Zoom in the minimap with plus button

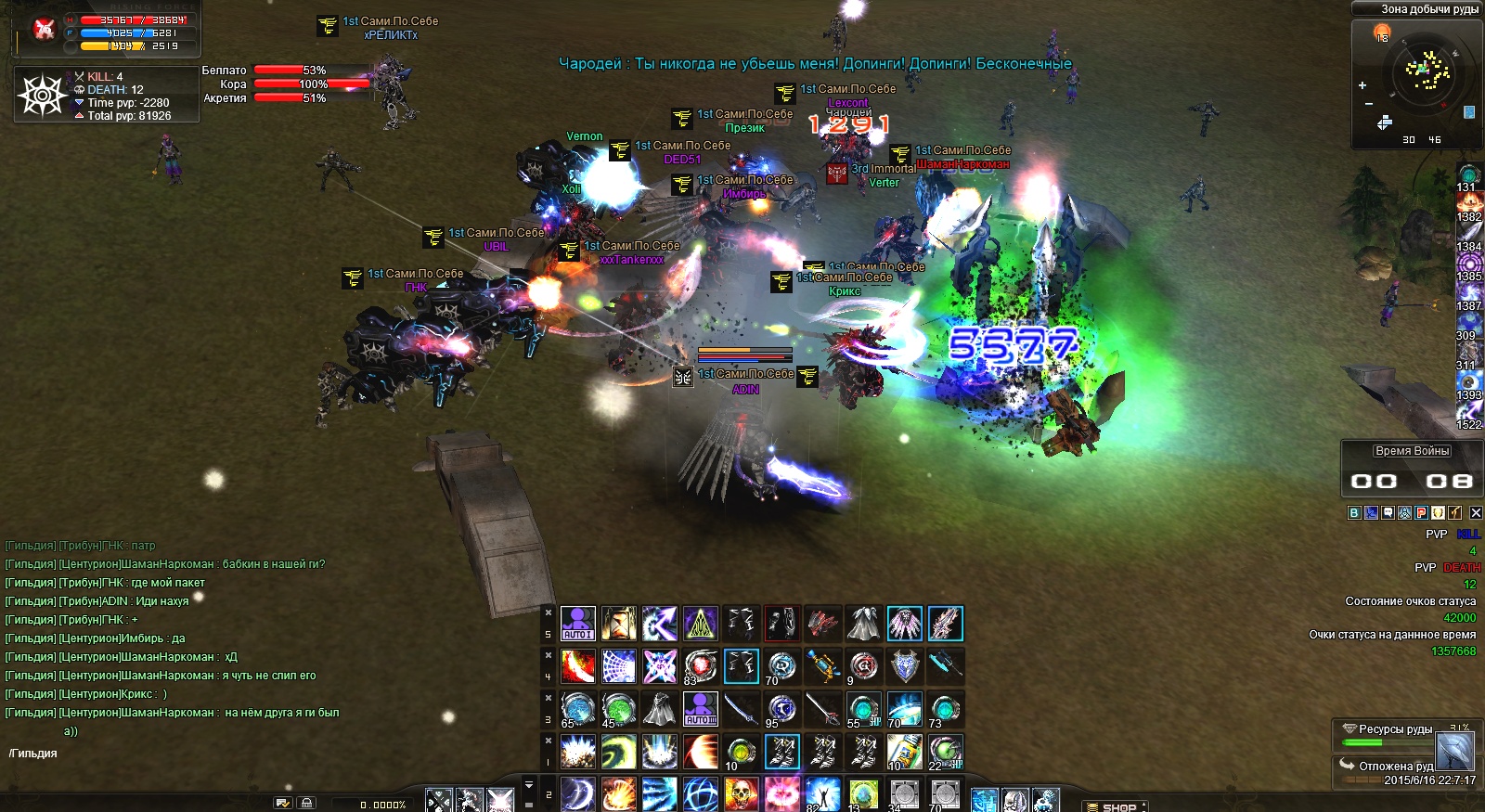point(1362,85)
